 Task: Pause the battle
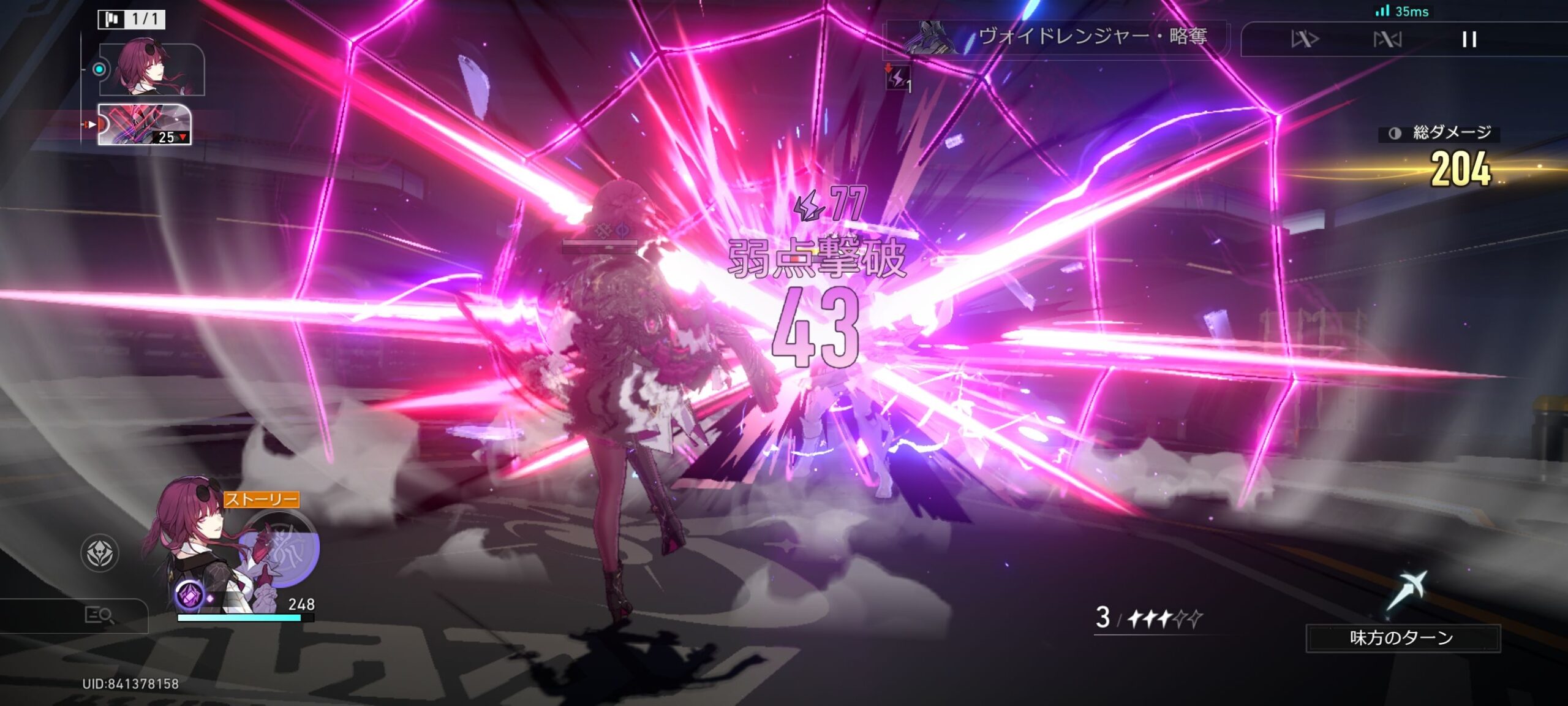(1469, 40)
